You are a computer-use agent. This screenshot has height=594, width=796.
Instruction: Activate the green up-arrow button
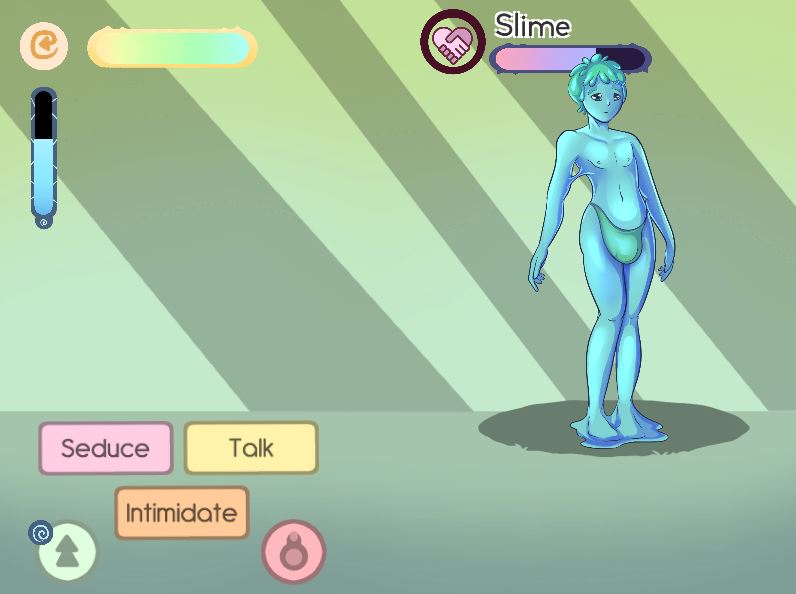(67, 551)
